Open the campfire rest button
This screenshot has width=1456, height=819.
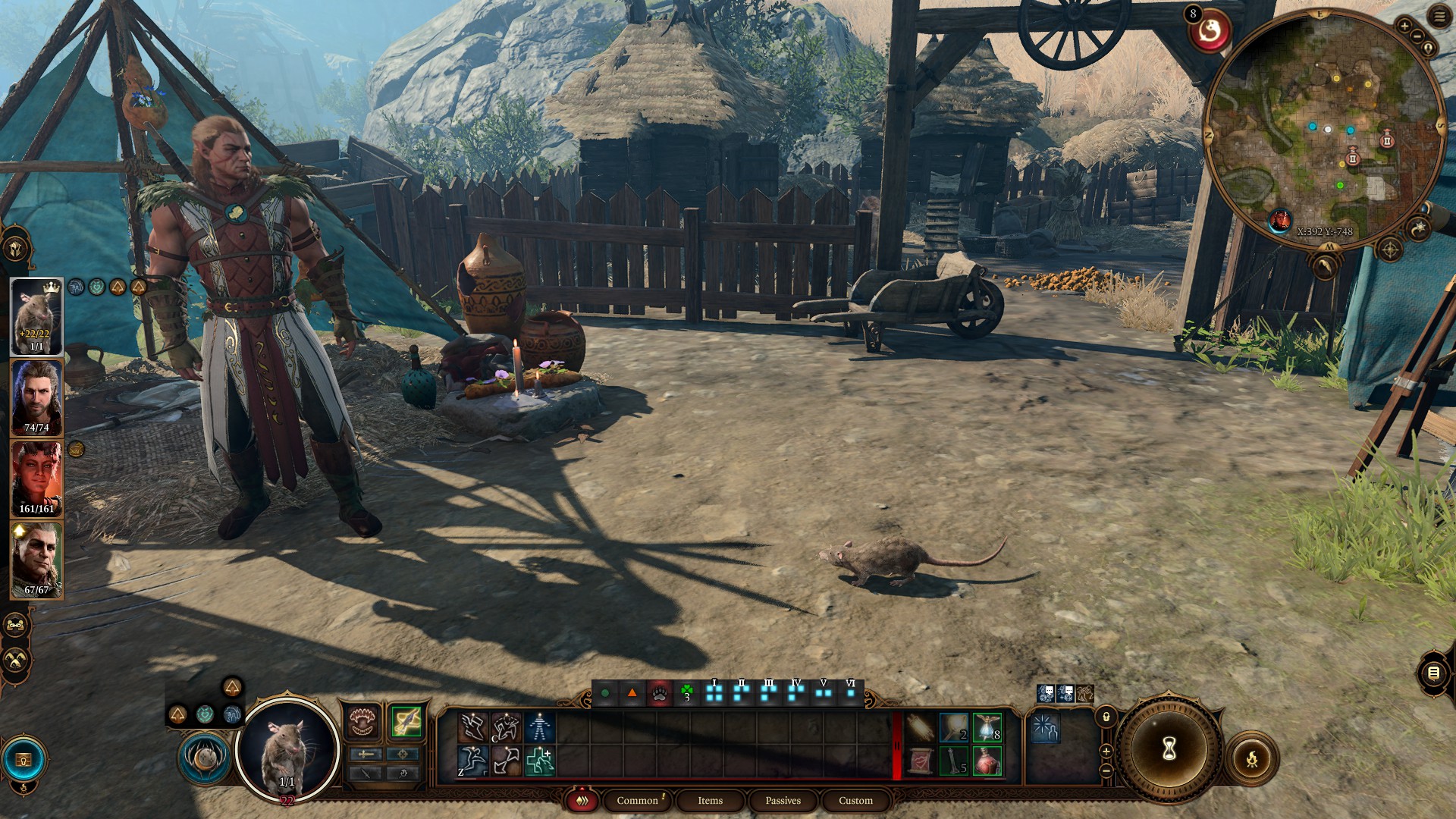click(x=1251, y=758)
